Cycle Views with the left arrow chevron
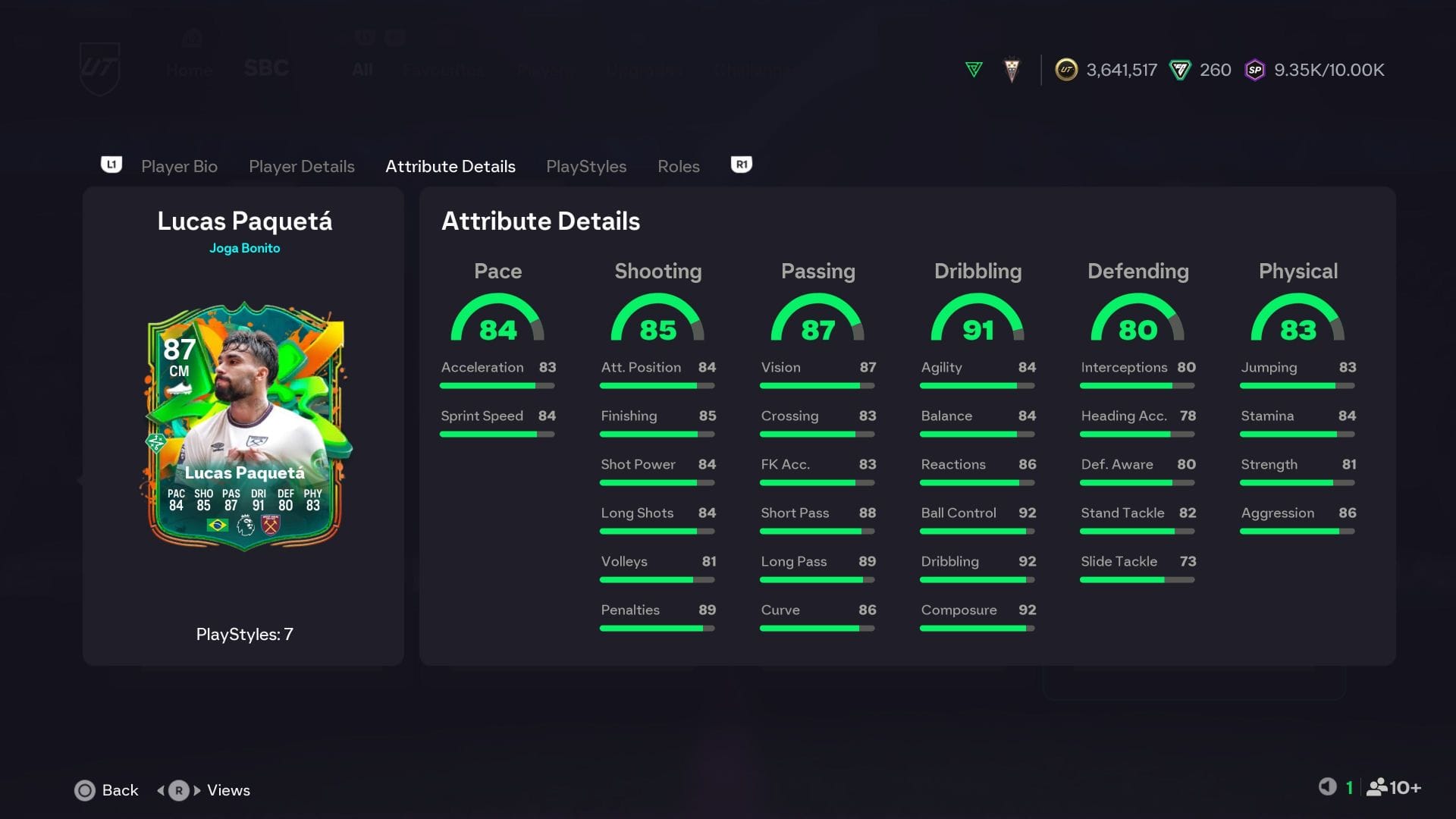 159,790
